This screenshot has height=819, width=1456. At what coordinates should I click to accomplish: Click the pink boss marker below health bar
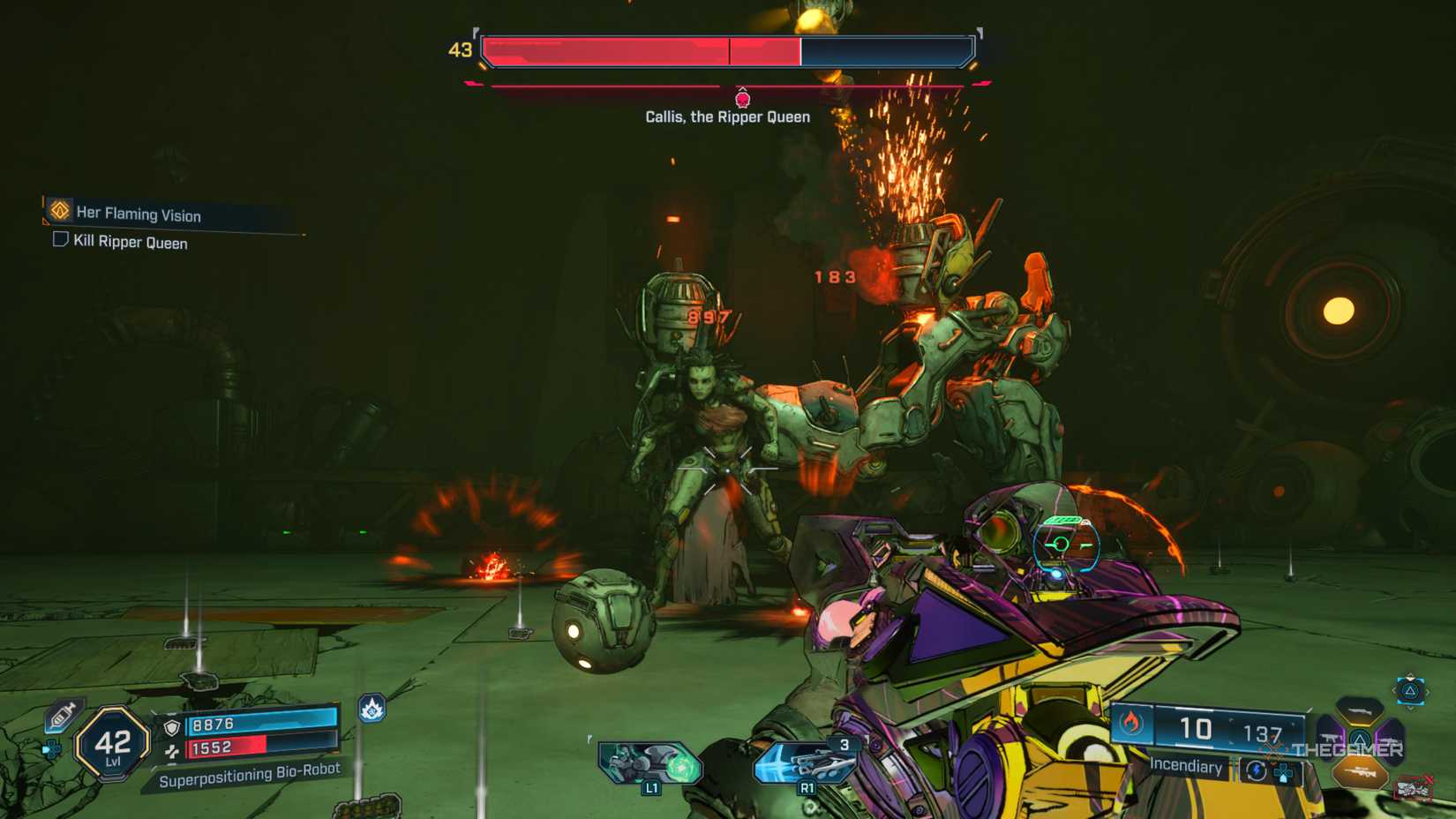(743, 97)
